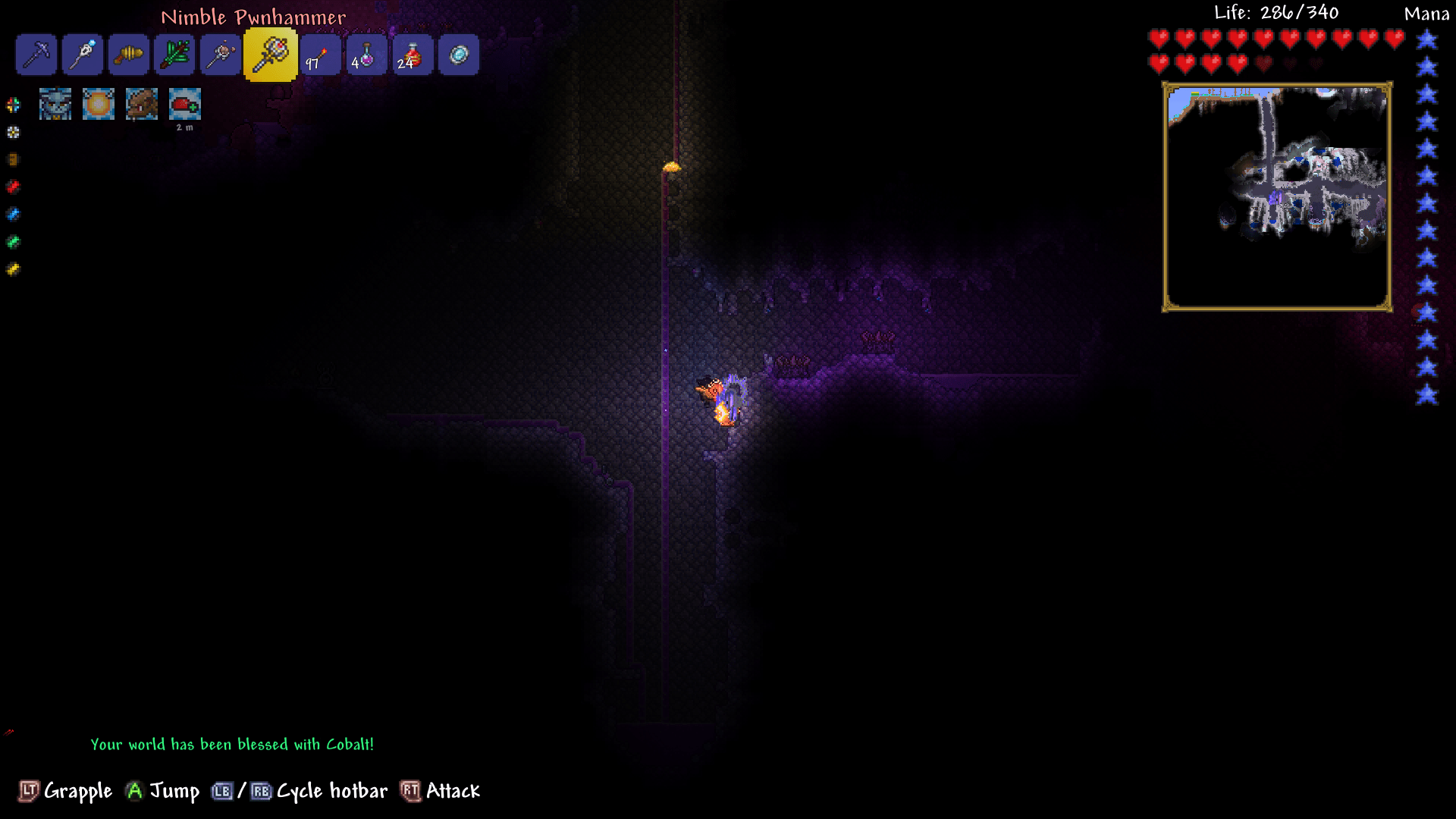Click the Cobalt blessing chat message
Screen dimensions: 1456x819
(x=231, y=744)
